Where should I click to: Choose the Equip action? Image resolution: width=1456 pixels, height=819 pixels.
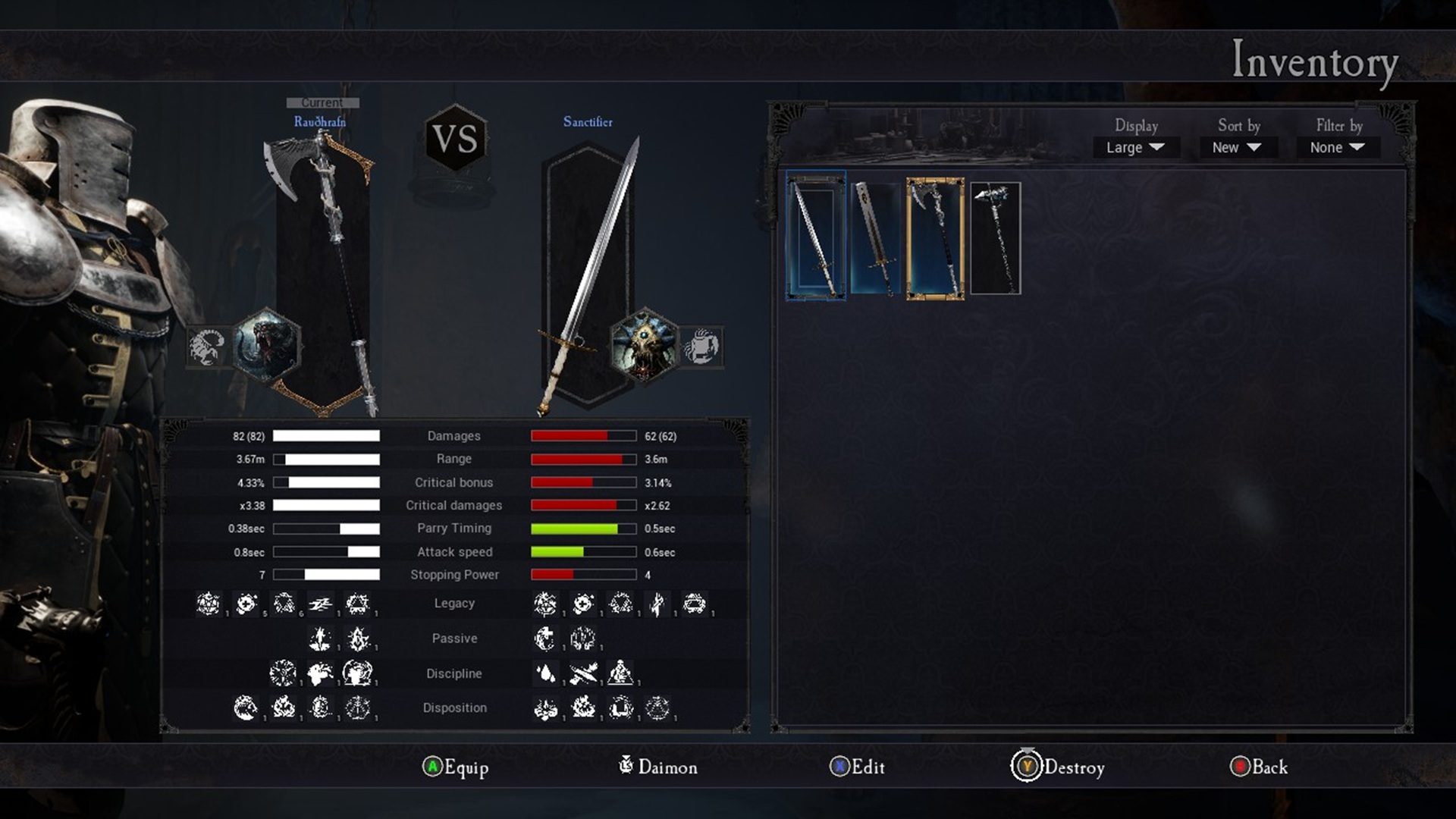(456, 767)
